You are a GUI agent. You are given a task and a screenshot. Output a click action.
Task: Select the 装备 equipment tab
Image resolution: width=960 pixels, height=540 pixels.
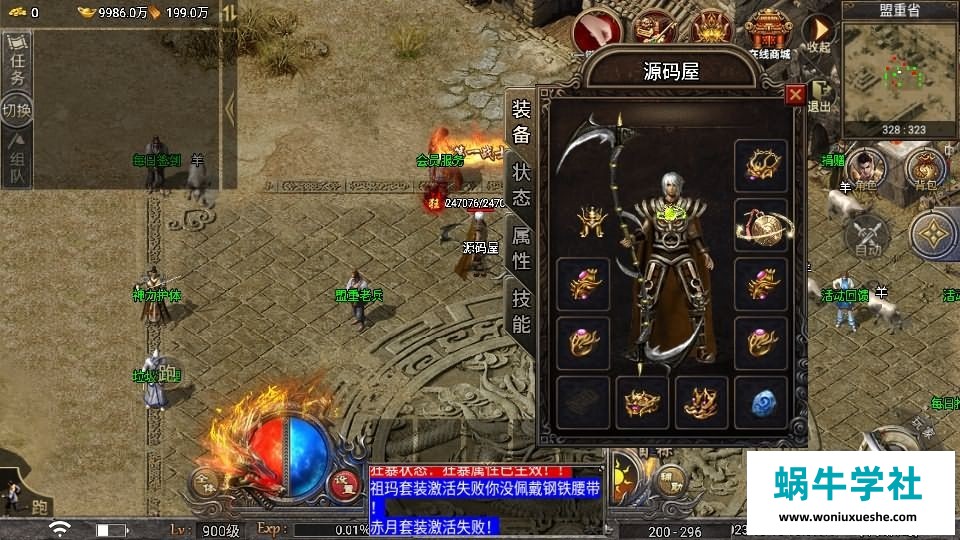click(x=521, y=122)
